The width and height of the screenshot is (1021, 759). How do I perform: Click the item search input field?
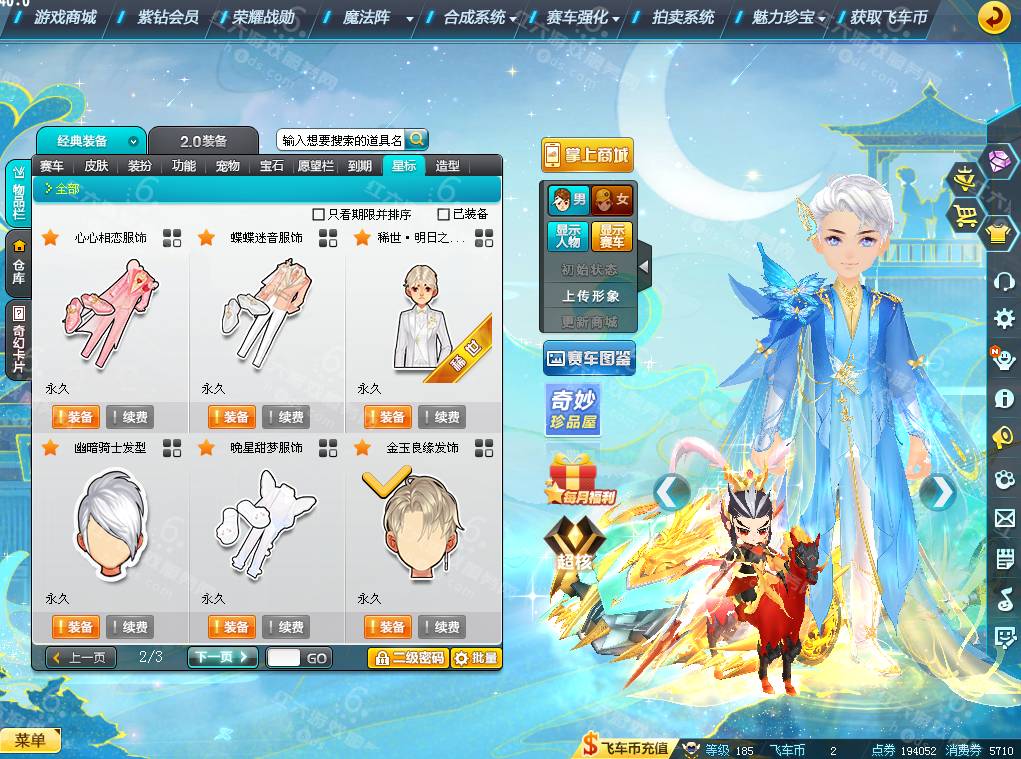coord(340,140)
